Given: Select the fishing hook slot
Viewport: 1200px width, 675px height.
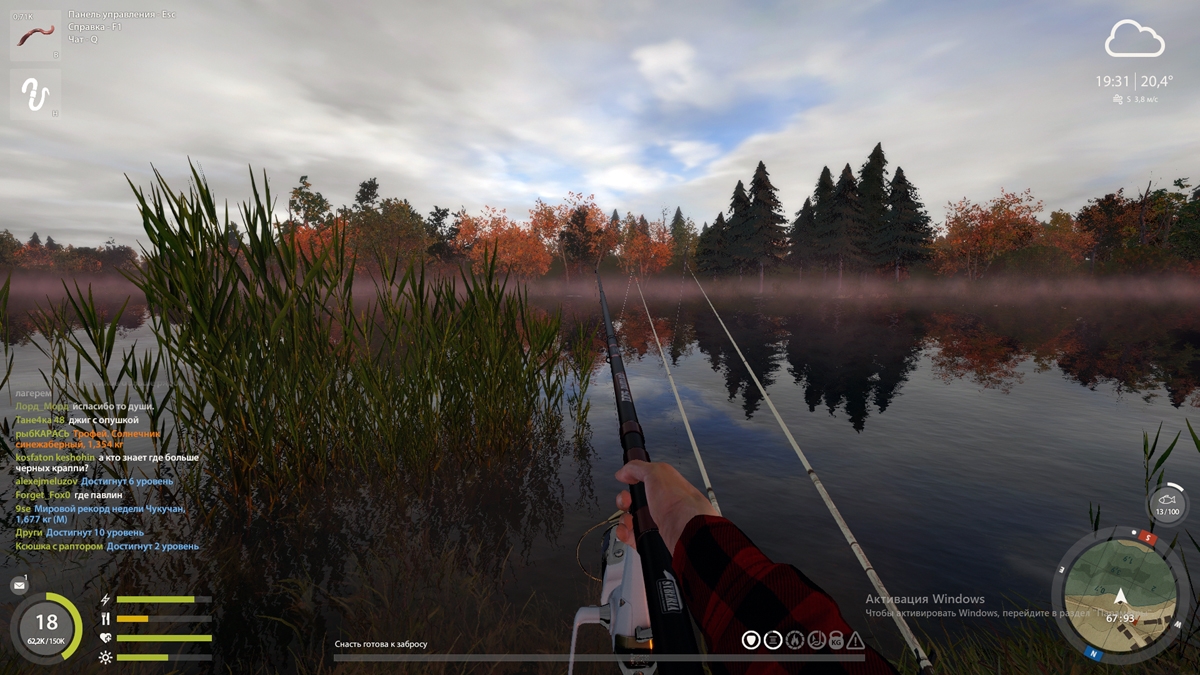Looking at the screenshot, I should point(35,95).
